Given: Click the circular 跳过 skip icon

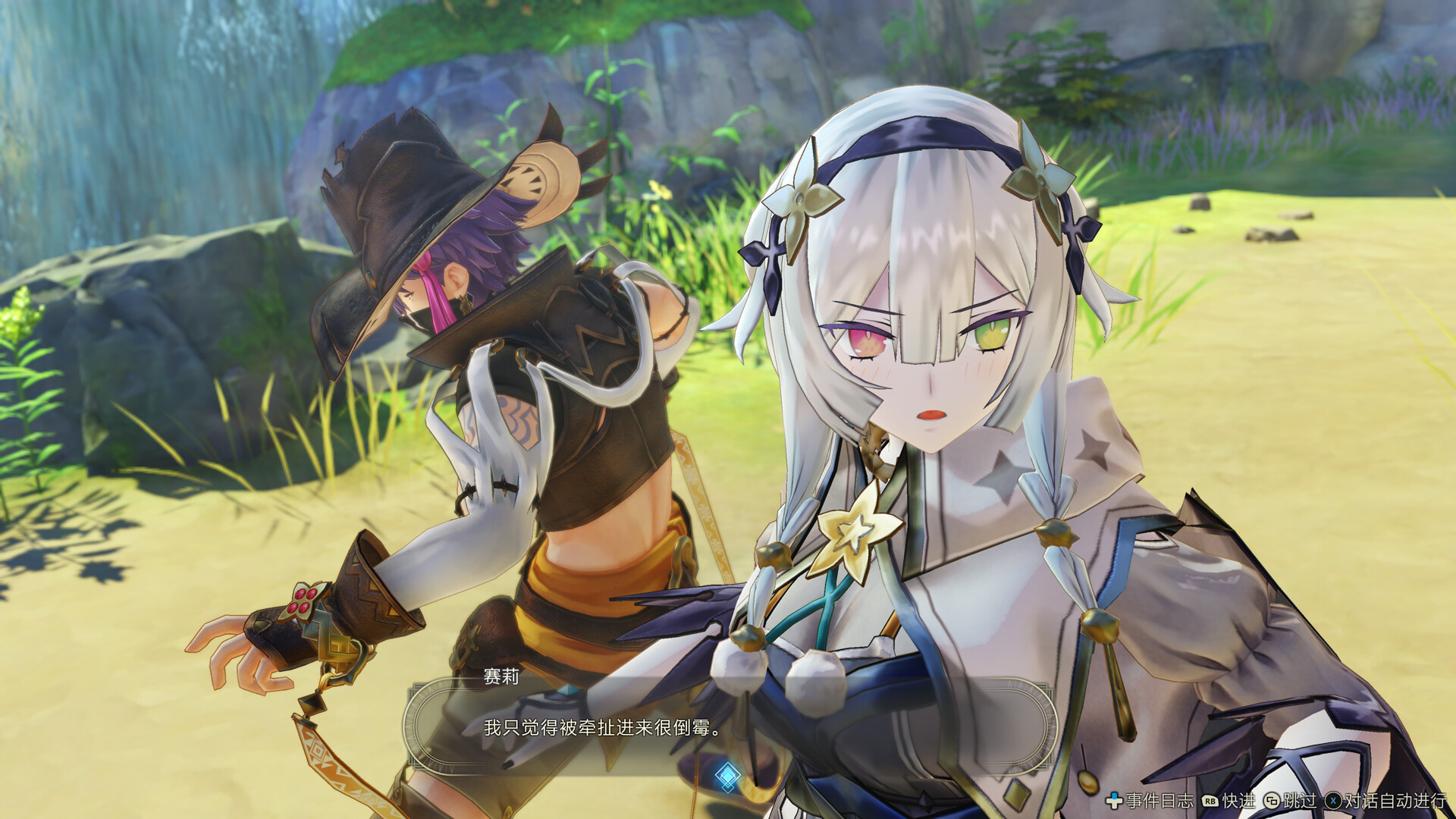Looking at the screenshot, I should click(x=1272, y=801).
